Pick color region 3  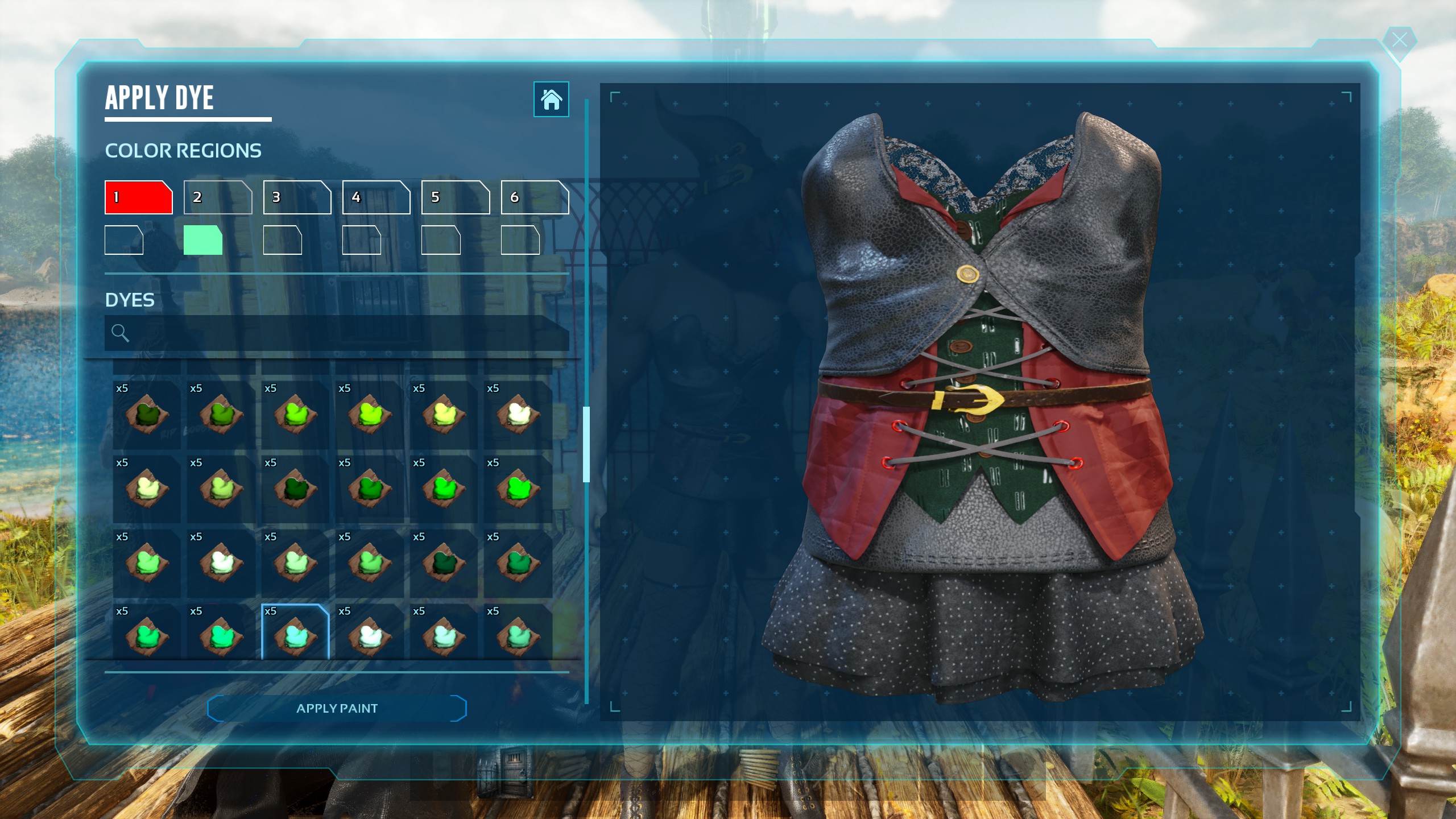(x=297, y=197)
